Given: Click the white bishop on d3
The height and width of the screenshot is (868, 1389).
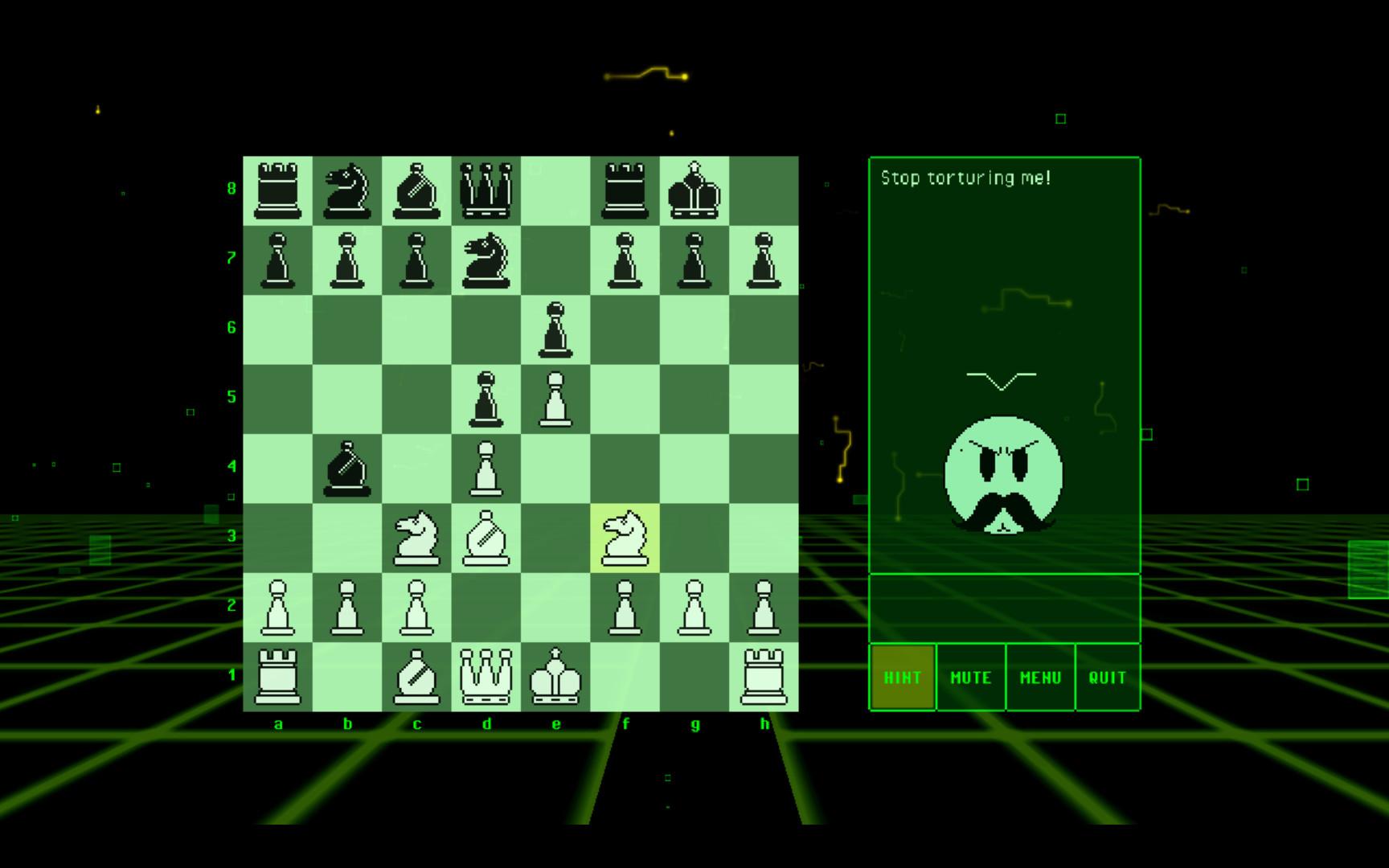Looking at the screenshot, I should click(x=487, y=537).
